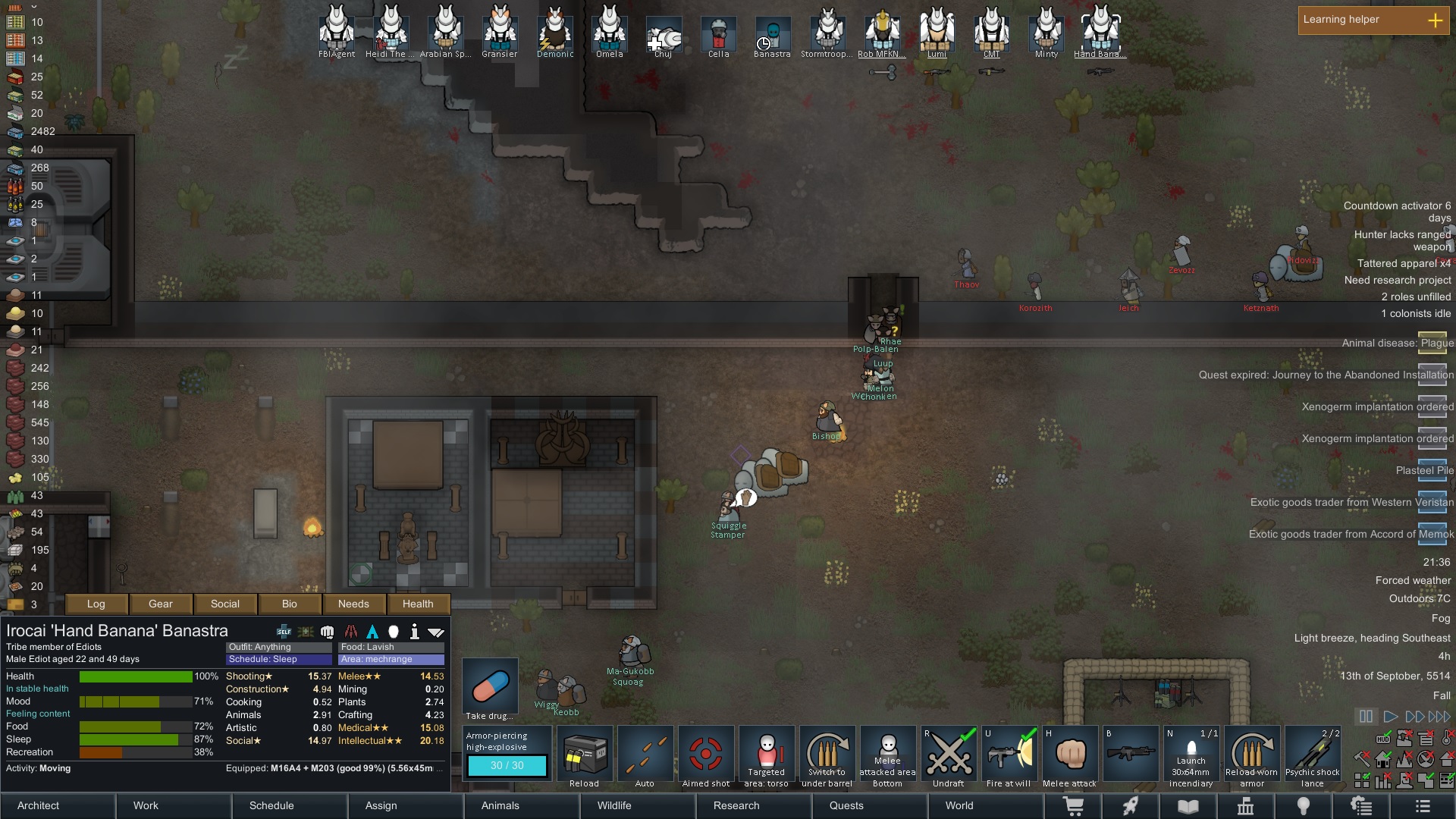Image resolution: width=1456 pixels, height=819 pixels.
Task: Show the Needs tab
Action: [x=353, y=604]
